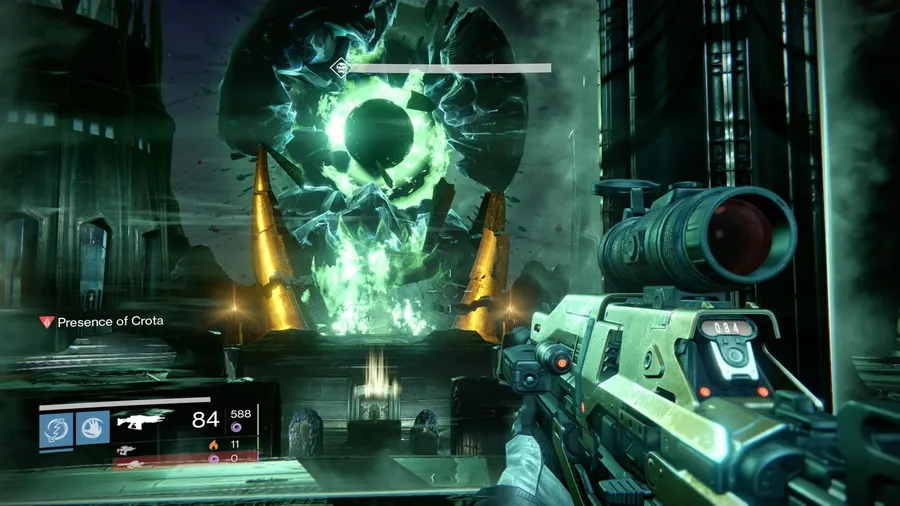Screen dimensions: 900x506
Task: Click the Presence of Crota debuff marker
Action: pyautogui.click(x=44, y=322)
